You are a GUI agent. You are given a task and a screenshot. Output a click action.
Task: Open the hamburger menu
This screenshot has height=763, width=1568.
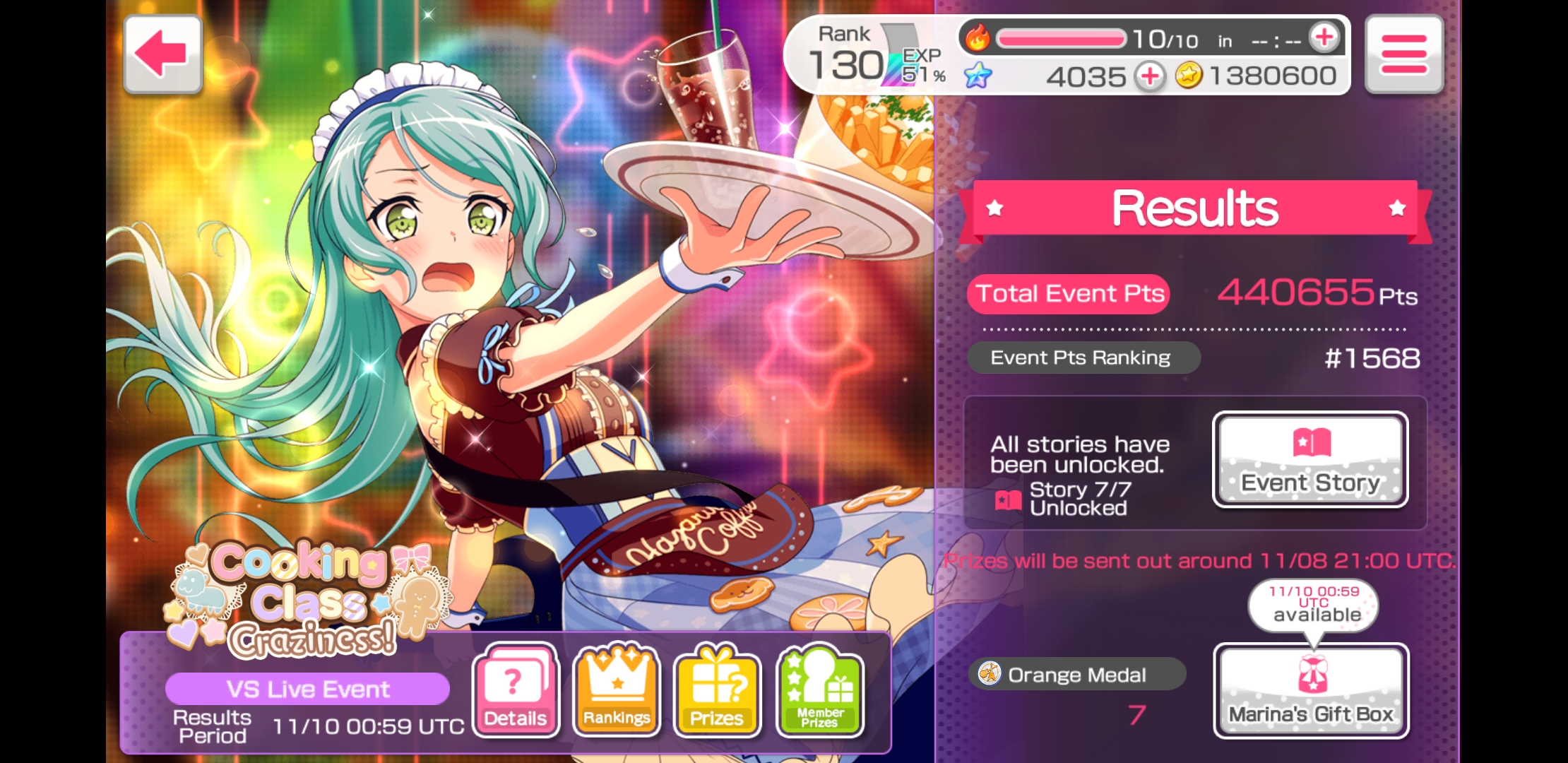pyautogui.click(x=1403, y=54)
